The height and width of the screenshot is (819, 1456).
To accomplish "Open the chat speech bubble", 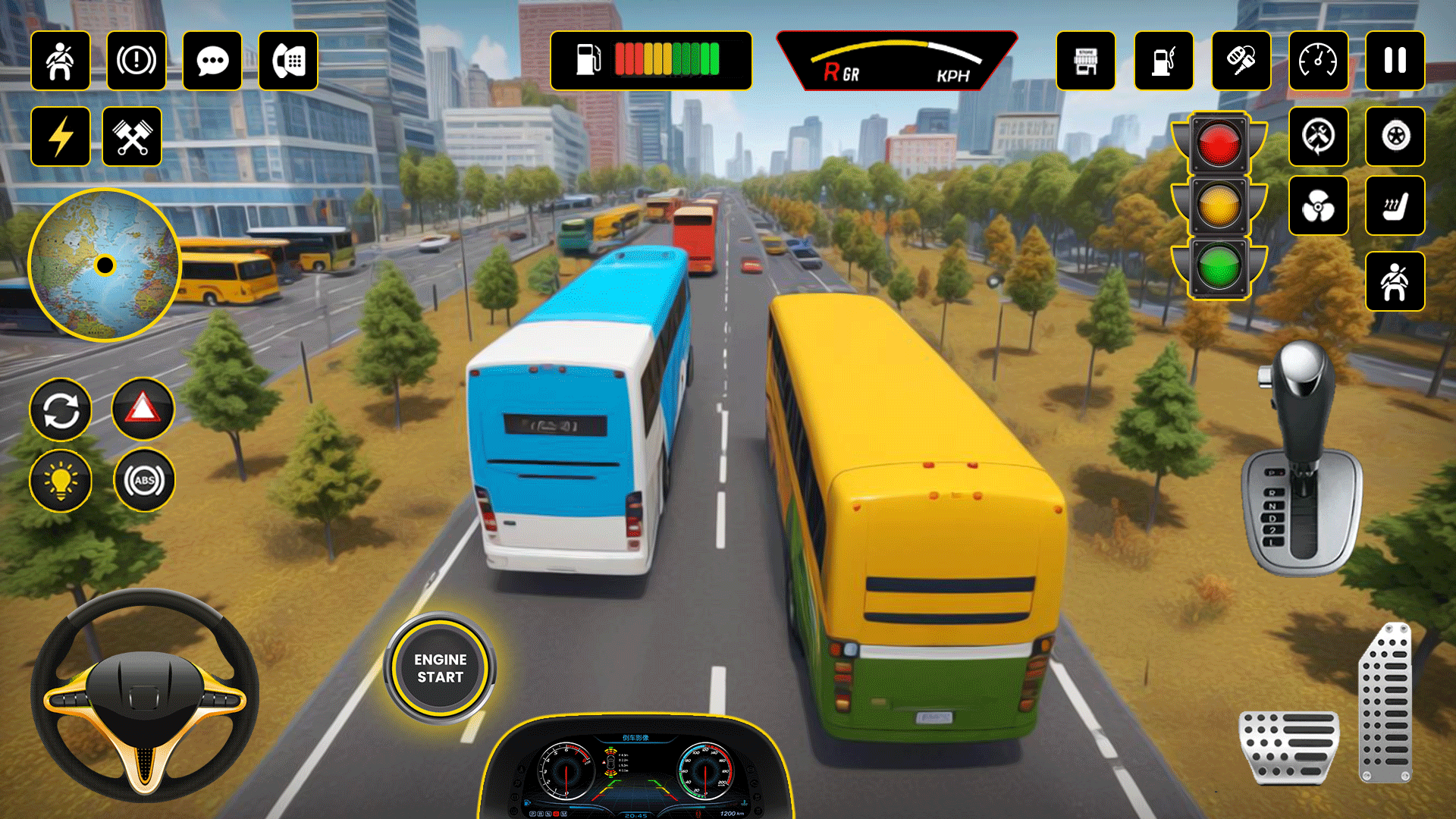I will point(212,61).
